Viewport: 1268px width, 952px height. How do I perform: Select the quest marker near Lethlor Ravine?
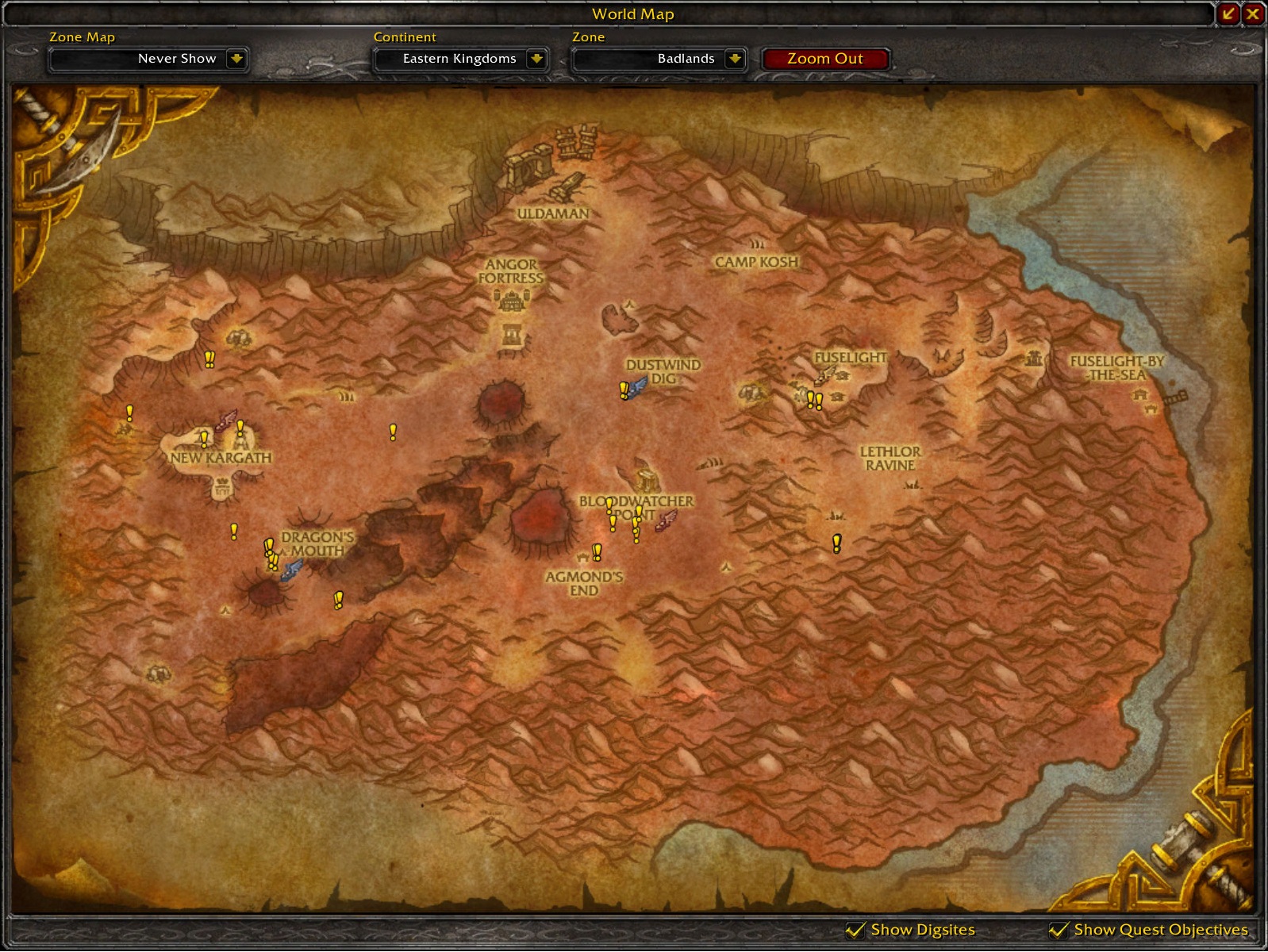(836, 543)
